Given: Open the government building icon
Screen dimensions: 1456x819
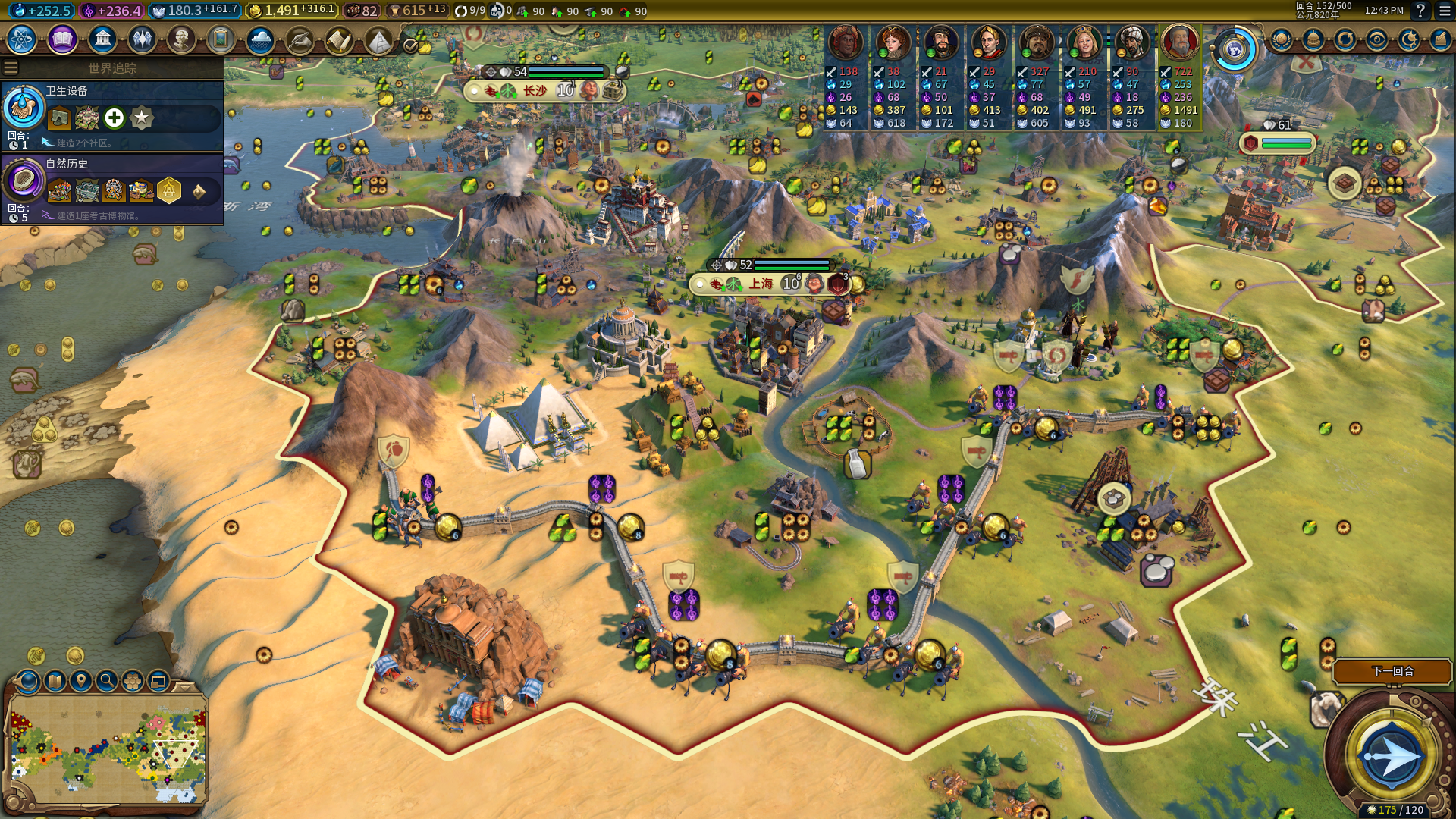Looking at the screenshot, I should click(x=102, y=39).
